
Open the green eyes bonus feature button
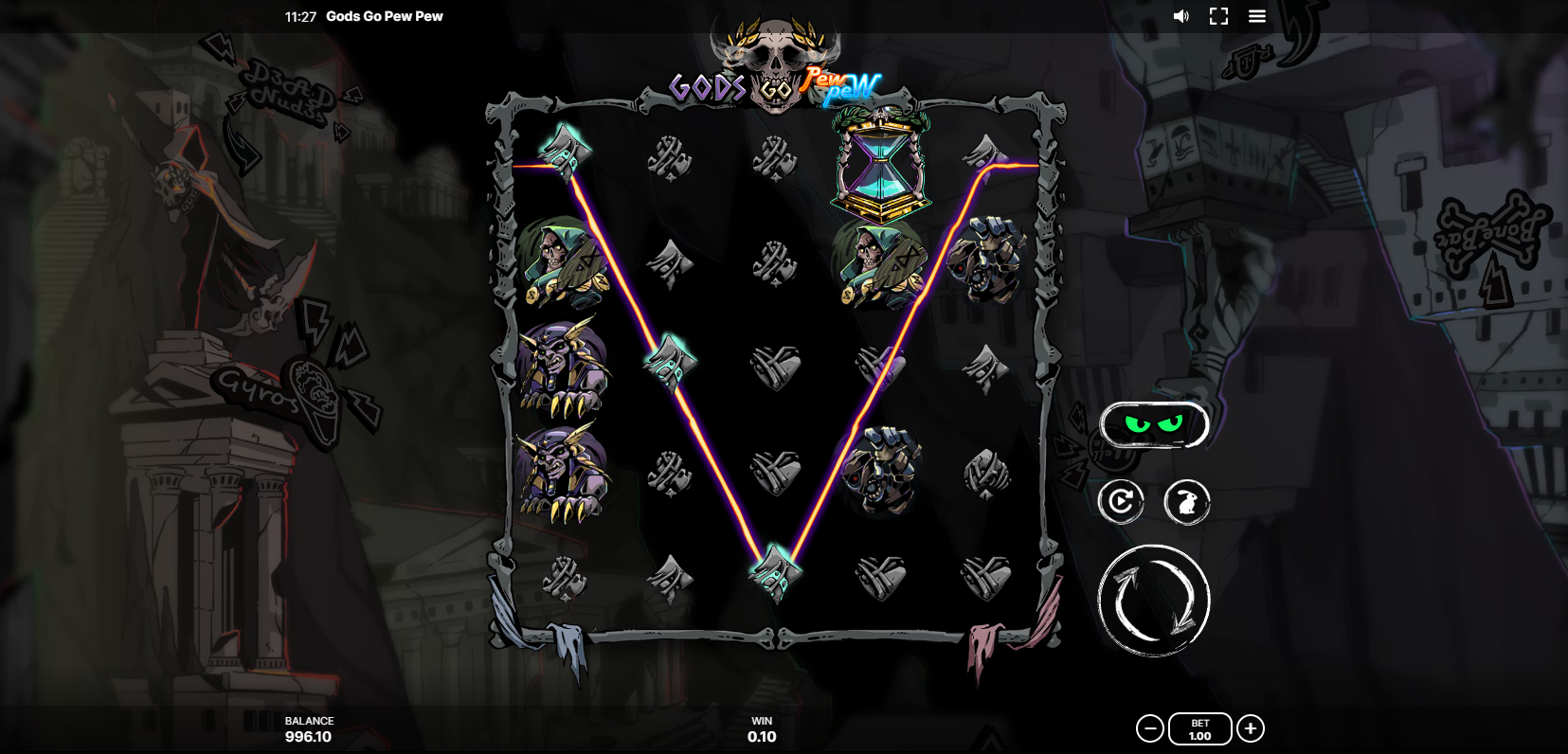pyautogui.click(x=1154, y=424)
